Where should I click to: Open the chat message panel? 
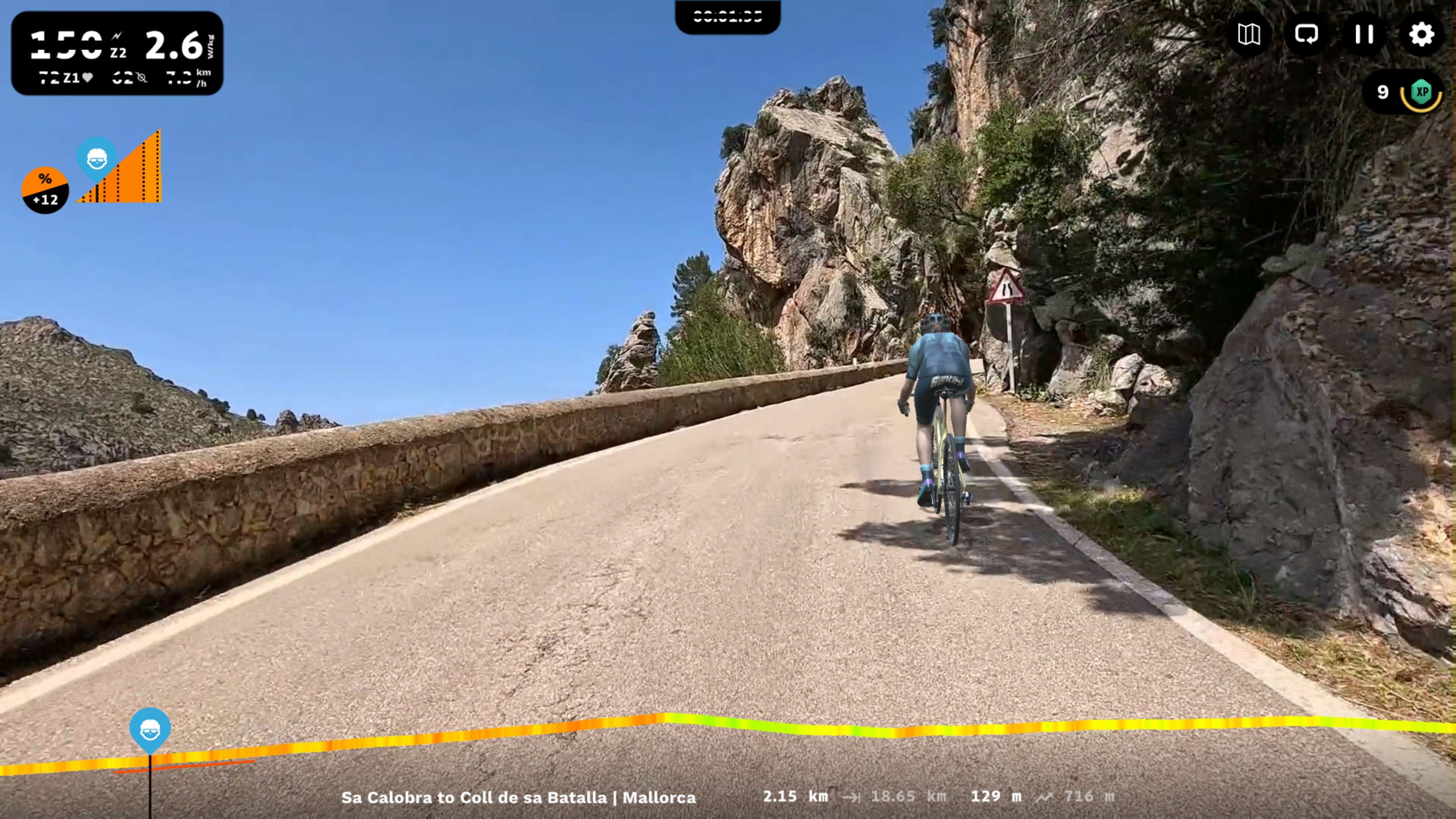[x=1307, y=35]
